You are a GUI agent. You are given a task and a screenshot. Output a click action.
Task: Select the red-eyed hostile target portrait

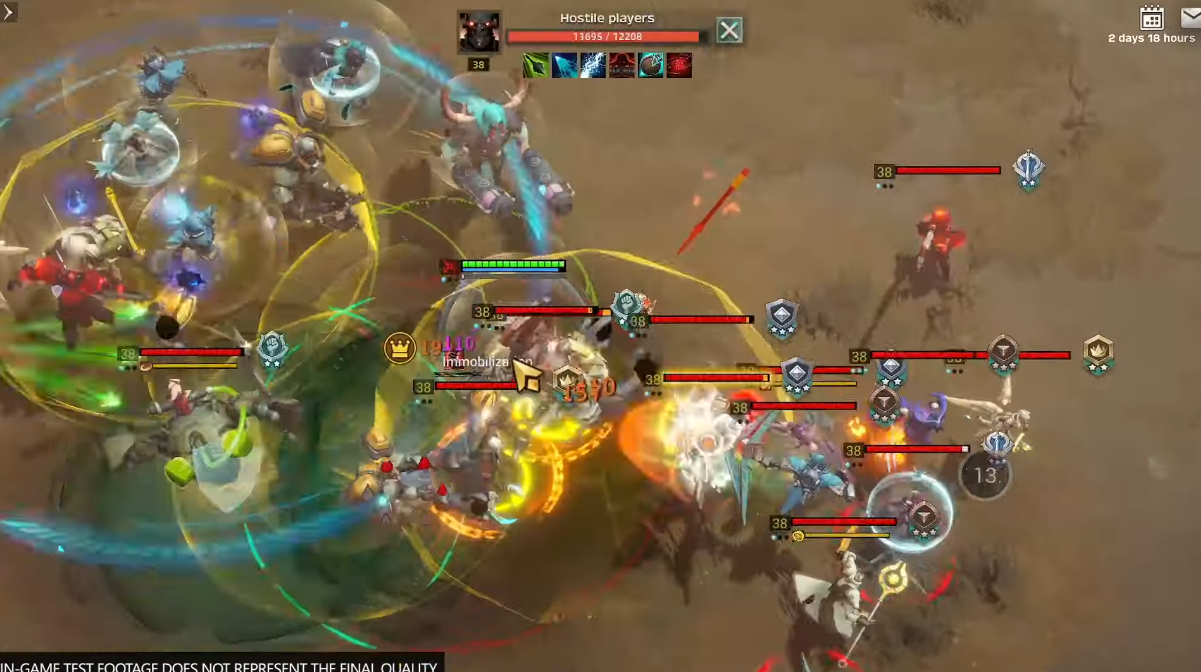479,32
